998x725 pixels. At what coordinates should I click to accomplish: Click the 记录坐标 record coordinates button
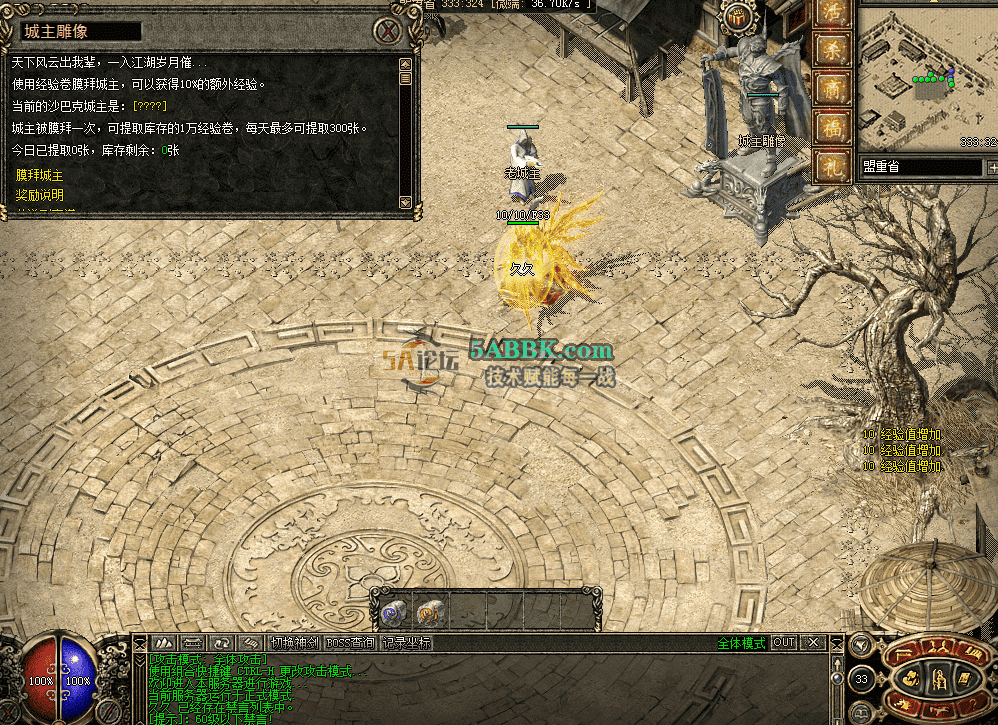(x=407, y=643)
